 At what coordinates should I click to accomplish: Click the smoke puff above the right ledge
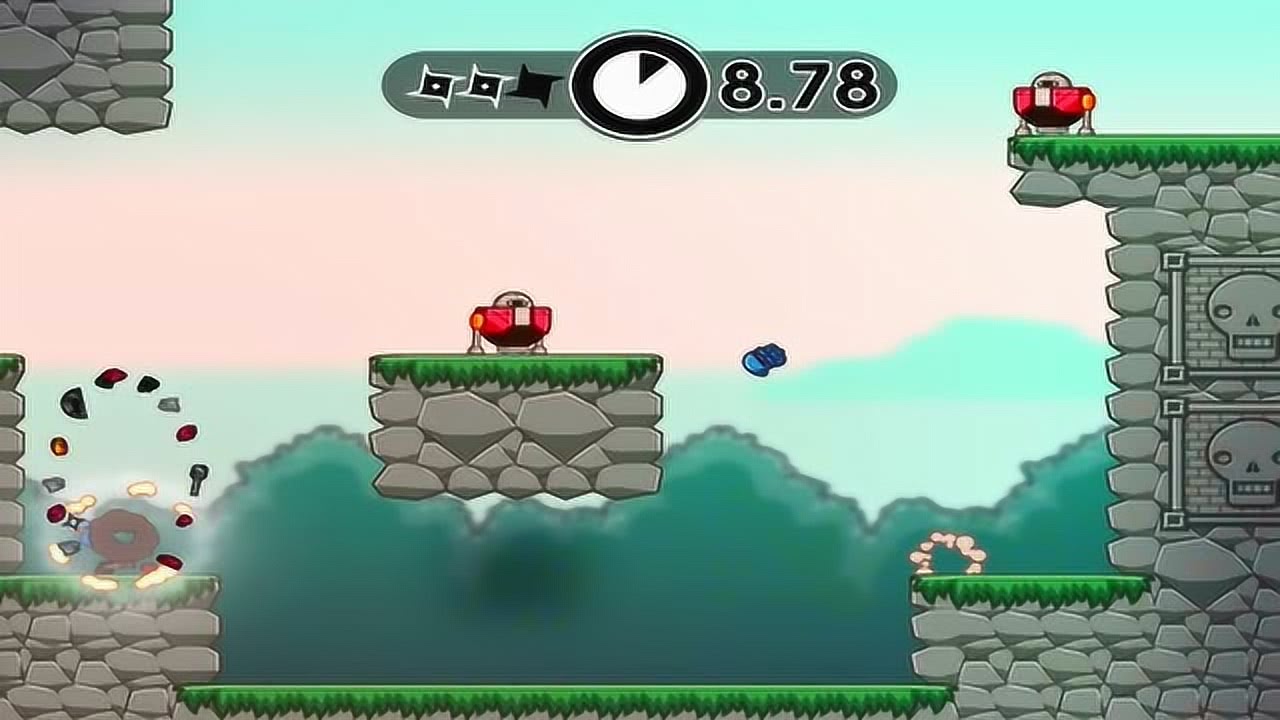(950, 552)
